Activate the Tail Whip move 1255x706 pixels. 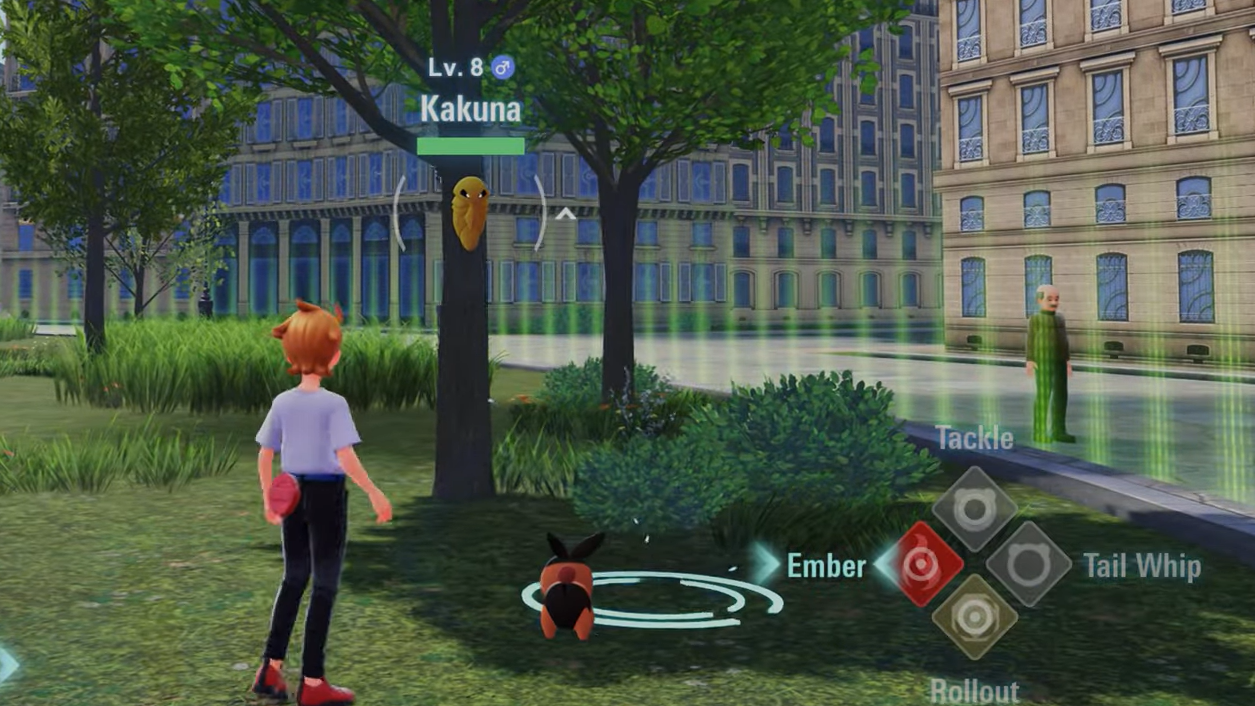(1029, 565)
